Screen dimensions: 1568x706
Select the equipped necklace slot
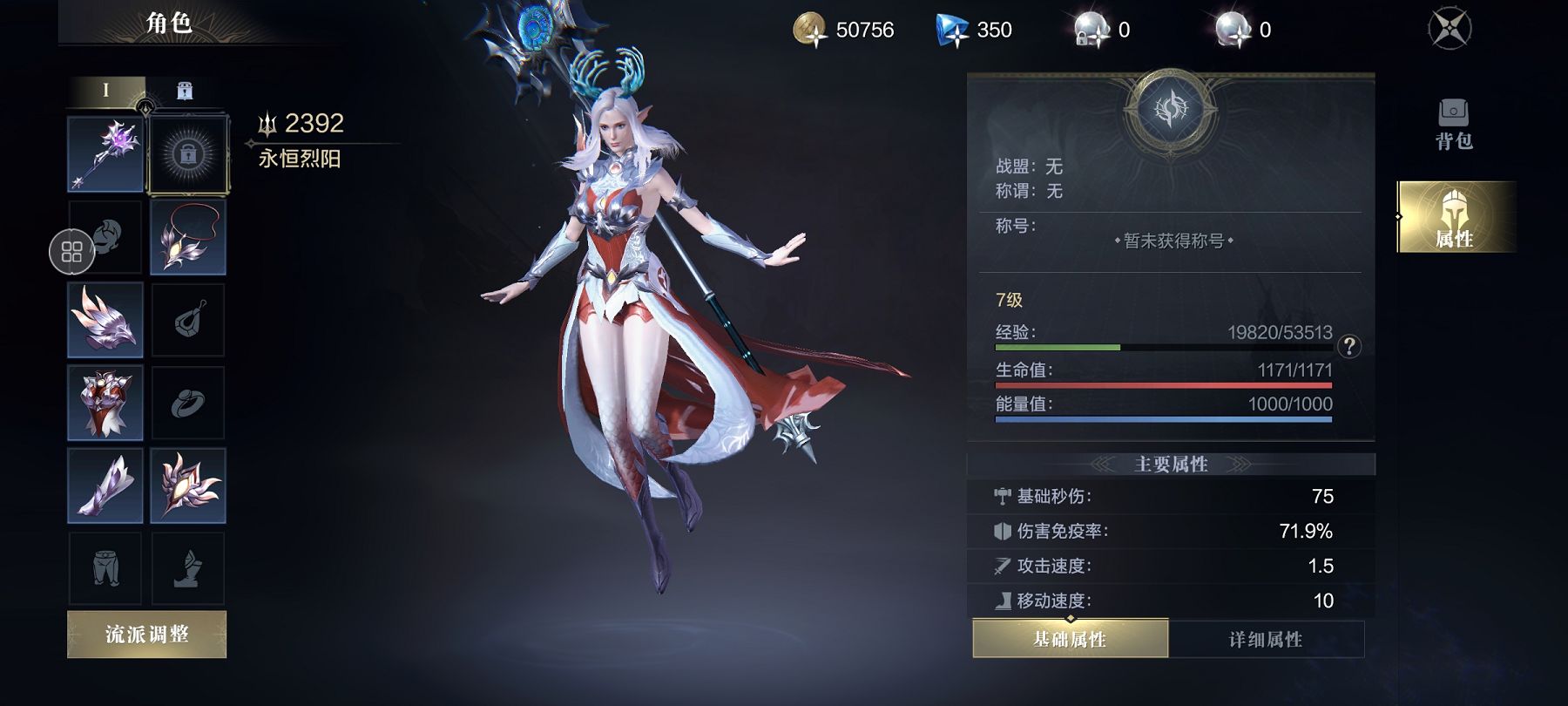coord(188,237)
